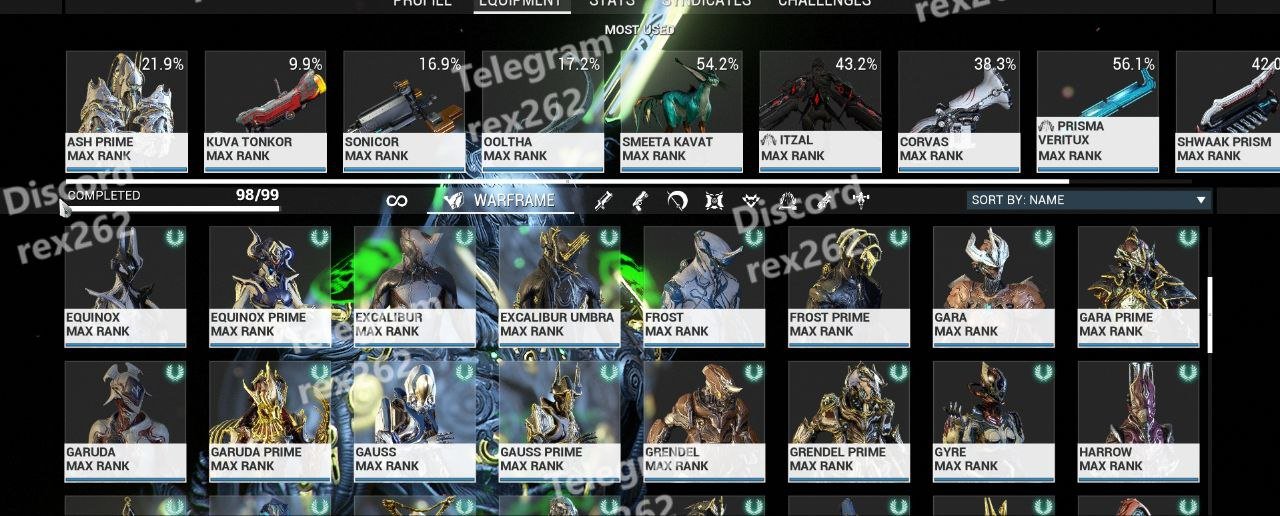Select the Ash Prime most-used tile
1280x516 pixels.
click(x=126, y=111)
